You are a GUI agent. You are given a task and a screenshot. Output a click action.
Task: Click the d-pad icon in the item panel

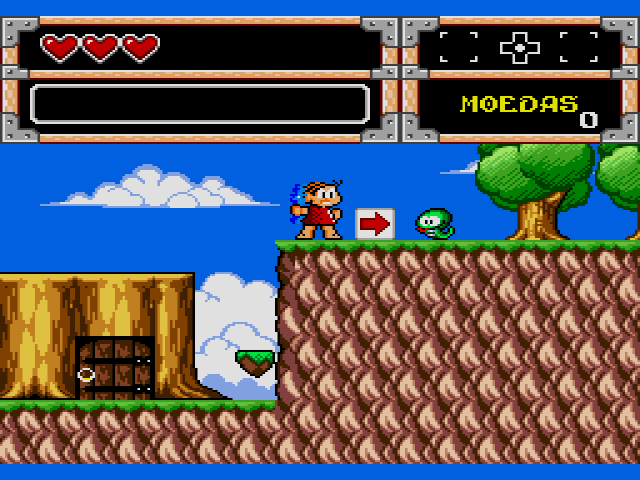(x=519, y=47)
